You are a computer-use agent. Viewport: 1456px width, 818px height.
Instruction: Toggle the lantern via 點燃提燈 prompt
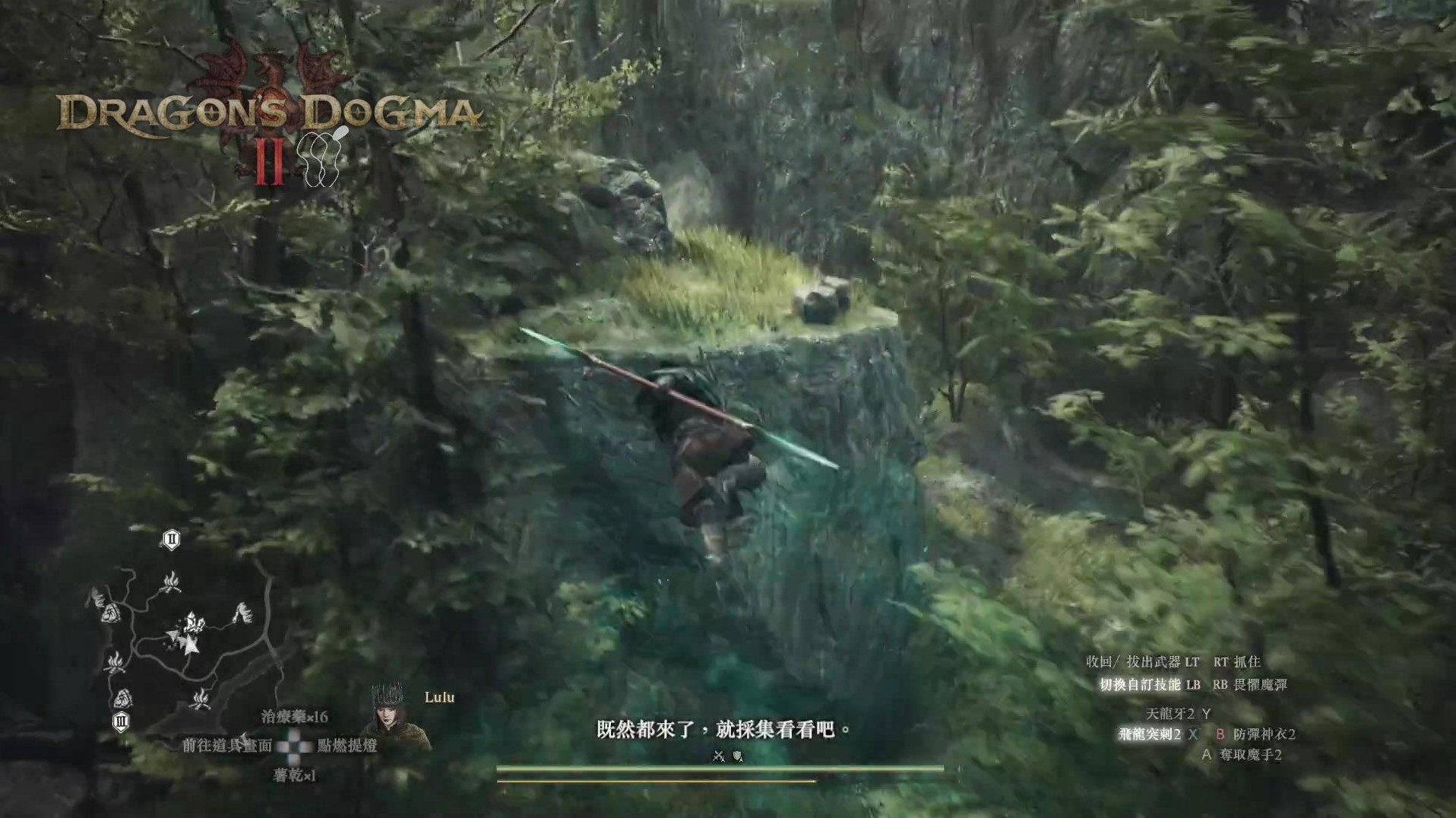pyautogui.click(x=348, y=746)
